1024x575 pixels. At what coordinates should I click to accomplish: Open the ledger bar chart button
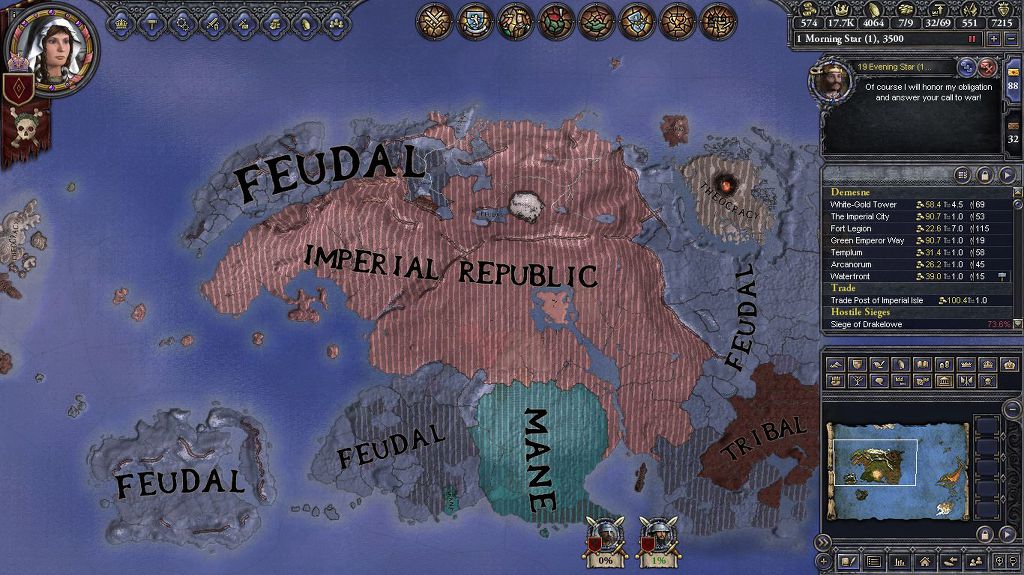[898, 562]
